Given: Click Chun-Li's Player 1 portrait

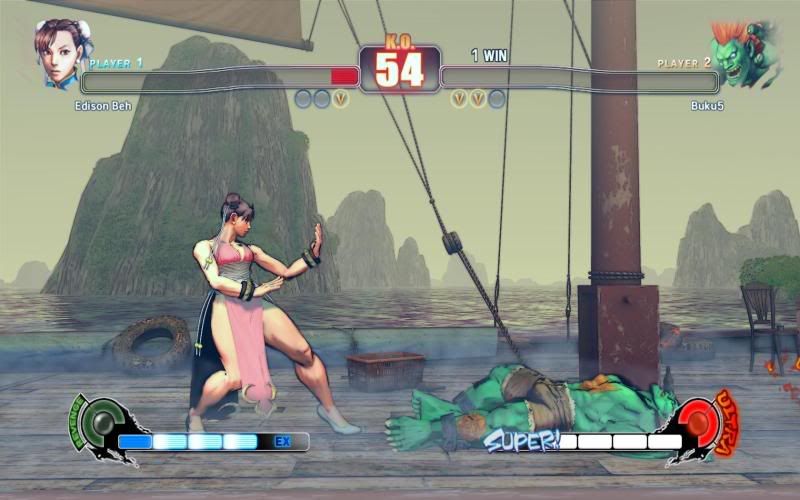Looking at the screenshot, I should pyautogui.click(x=57, y=53).
